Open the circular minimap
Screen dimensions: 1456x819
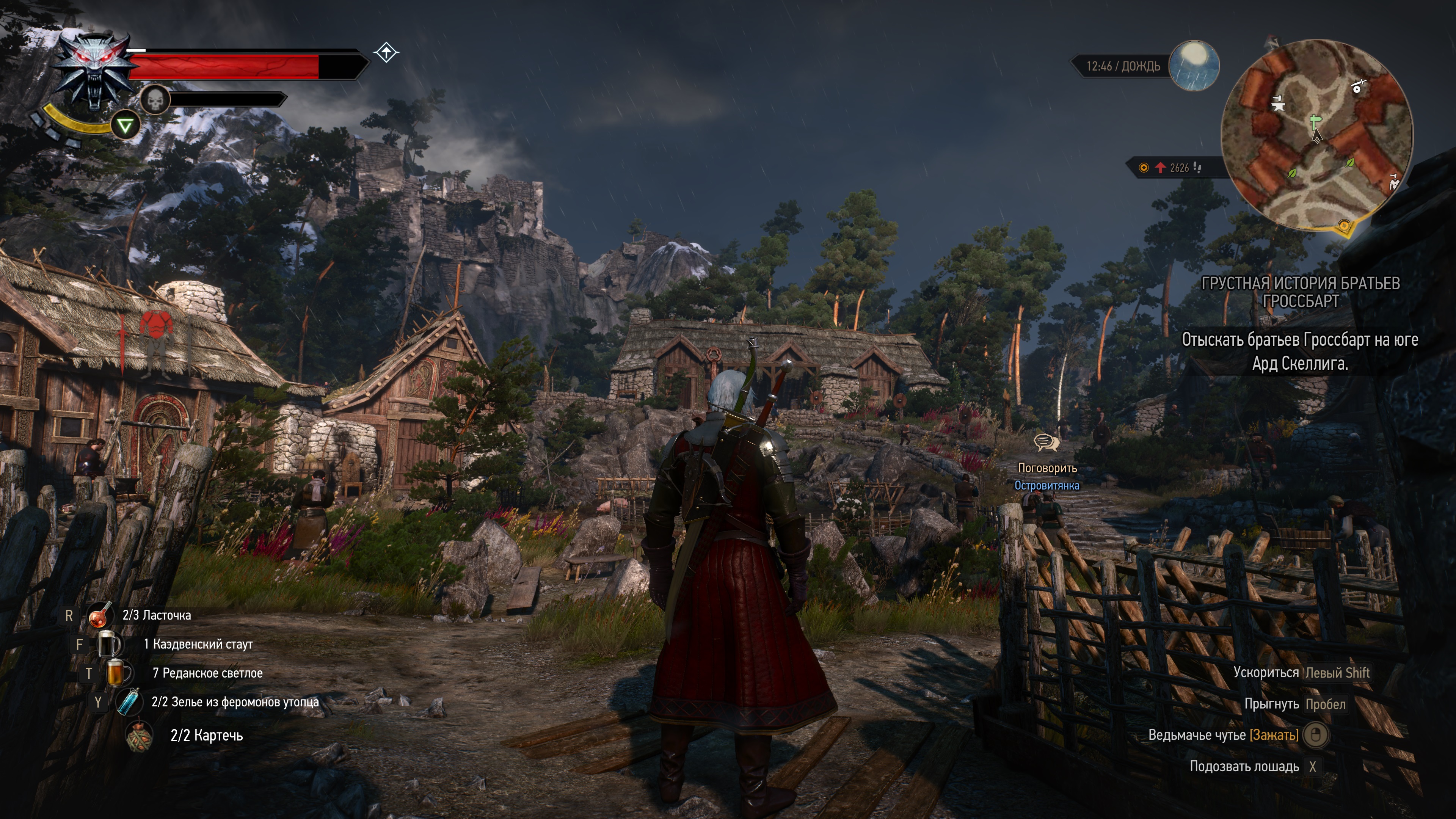pyautogui.click(x=1317, y=135)
